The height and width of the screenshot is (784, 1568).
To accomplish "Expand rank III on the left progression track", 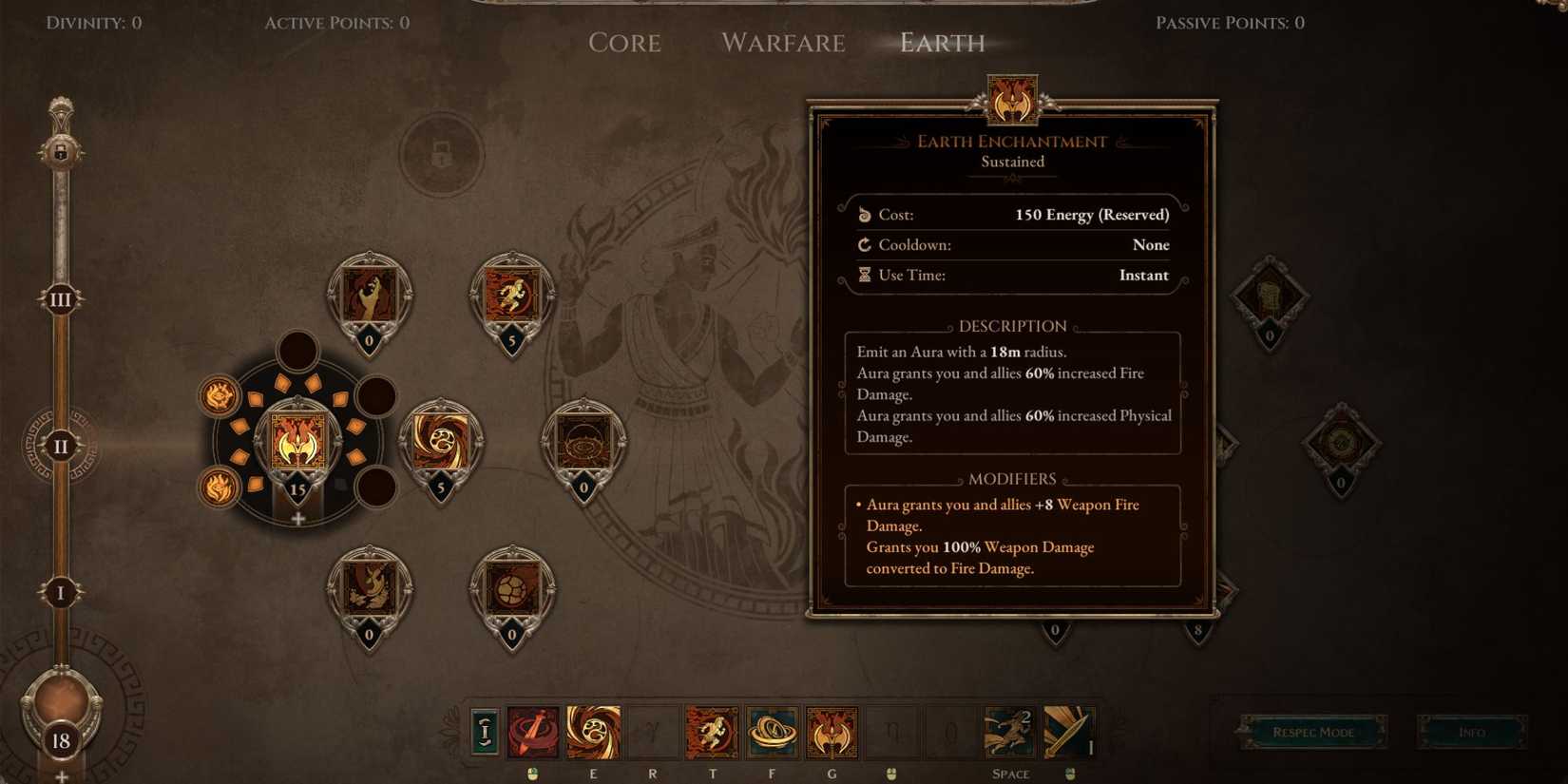I will (x=61, y=297).
